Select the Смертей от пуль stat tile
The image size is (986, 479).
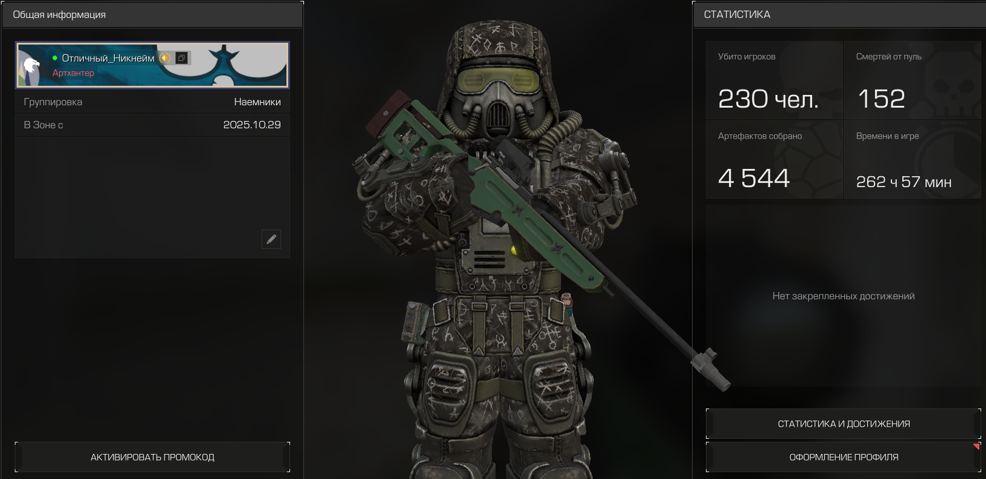912,81
